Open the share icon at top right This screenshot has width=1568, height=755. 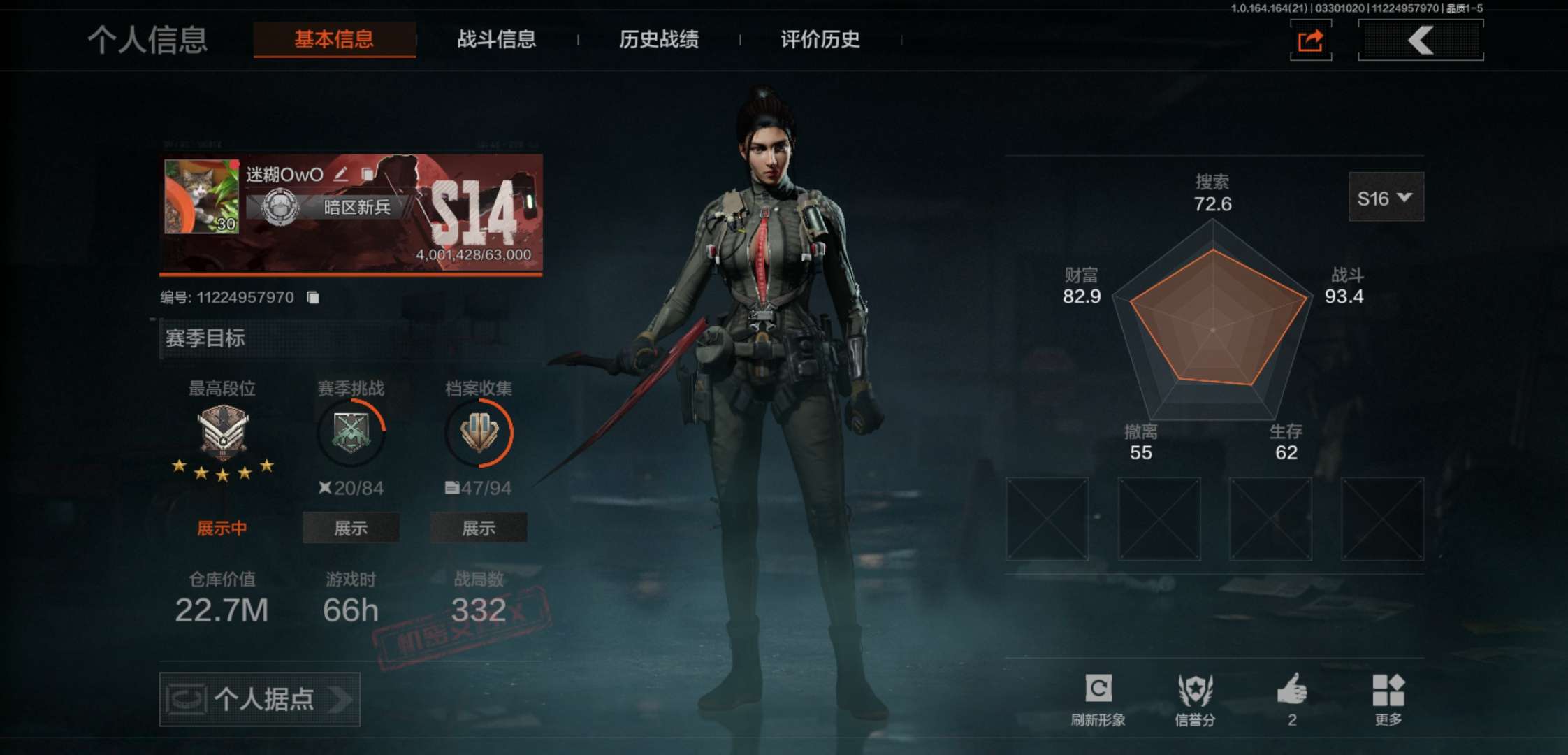(1310, 41)
